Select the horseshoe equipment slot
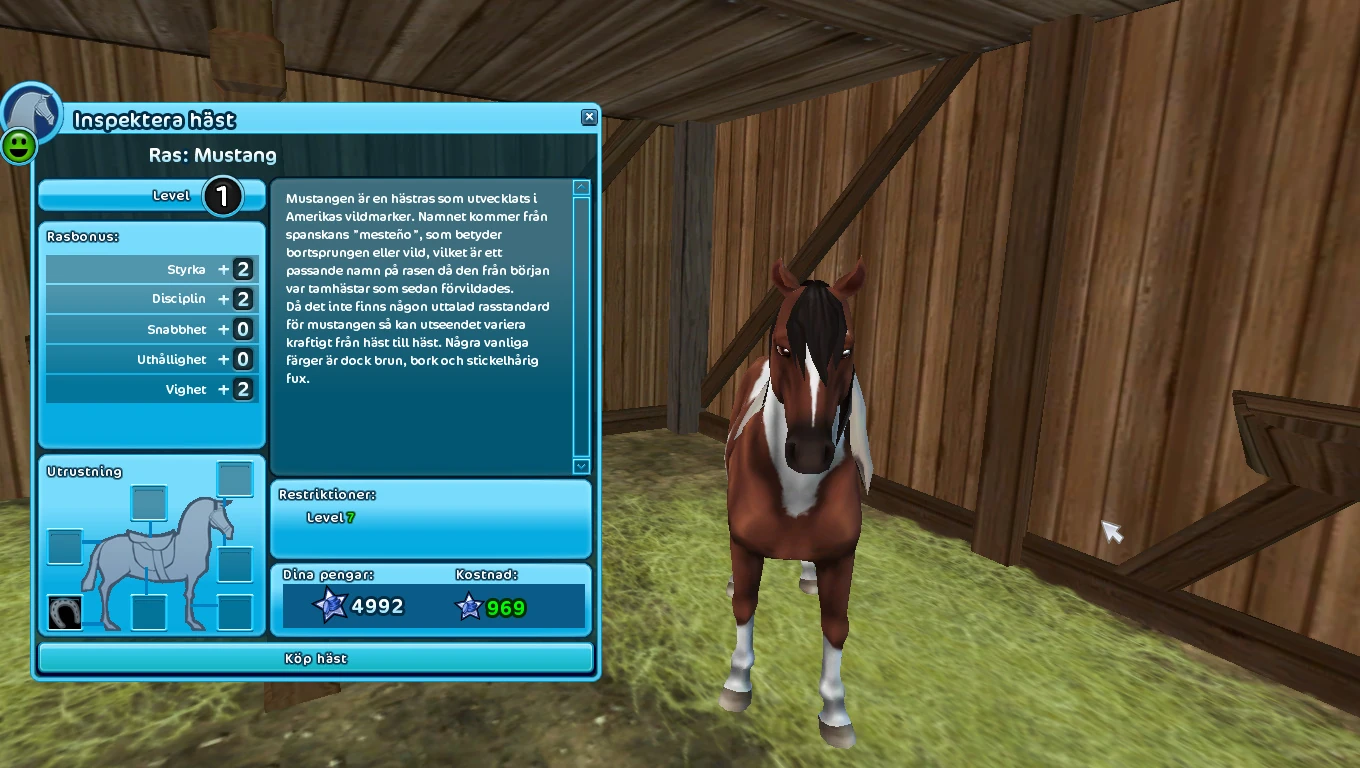1360x768 pixels. 65,612
